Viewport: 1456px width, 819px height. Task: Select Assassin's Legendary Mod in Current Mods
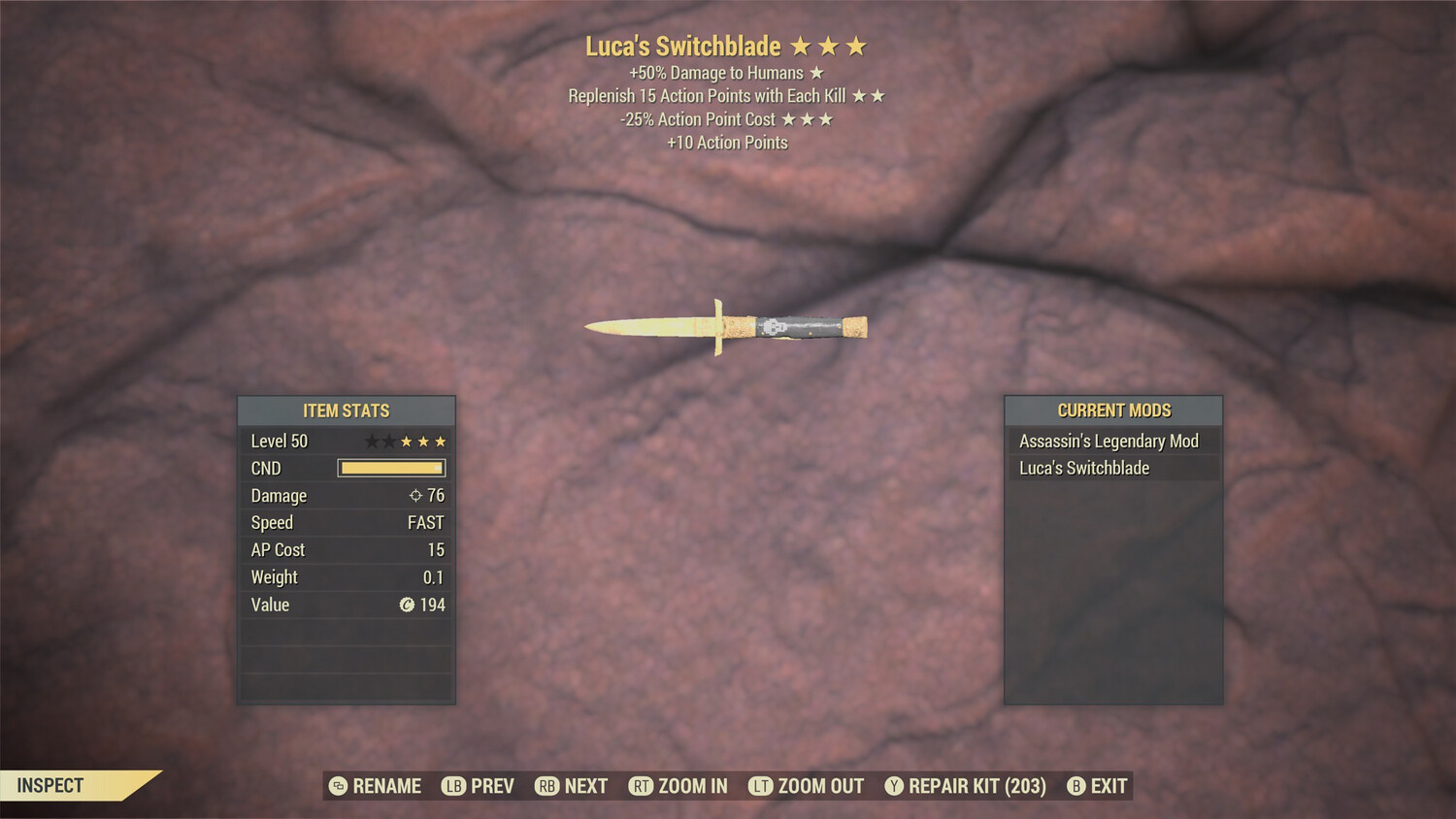[x=1109, y=441]
